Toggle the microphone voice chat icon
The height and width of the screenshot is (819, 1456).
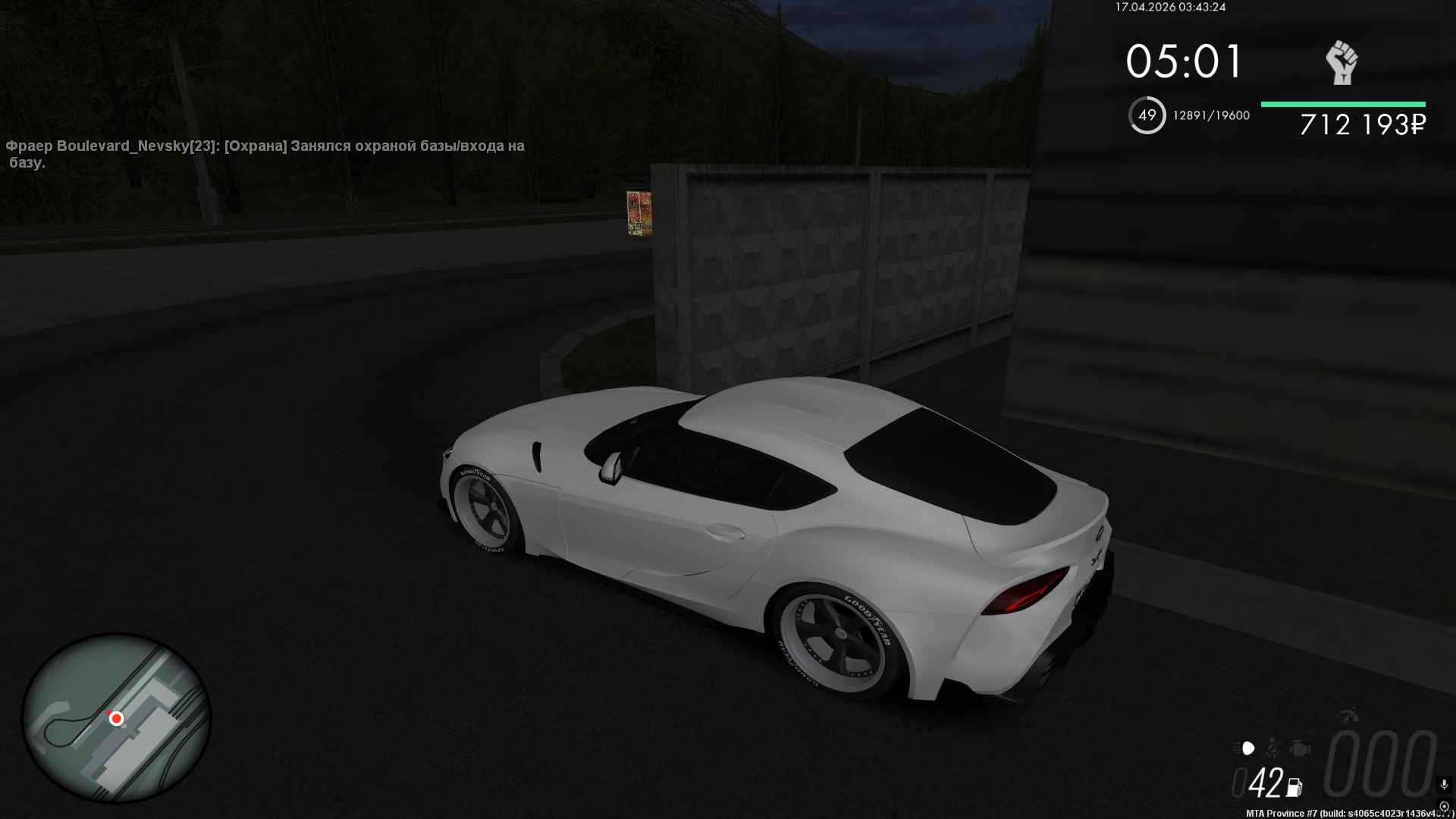pos(1444,784)
